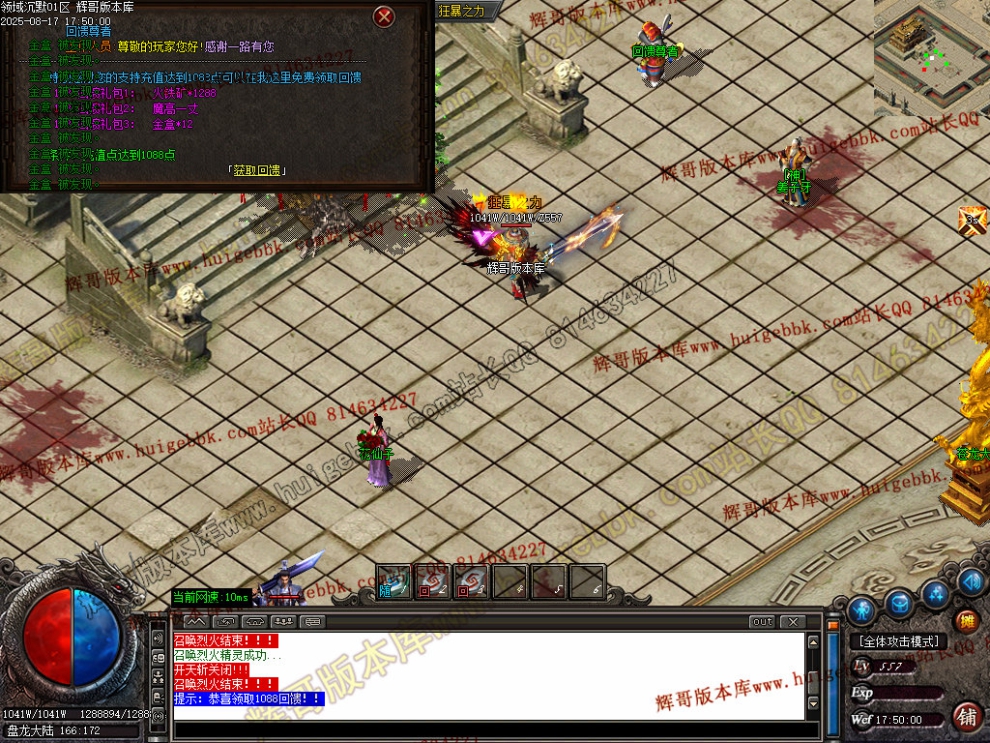Open the blue cube bag button

pos(900,605)
